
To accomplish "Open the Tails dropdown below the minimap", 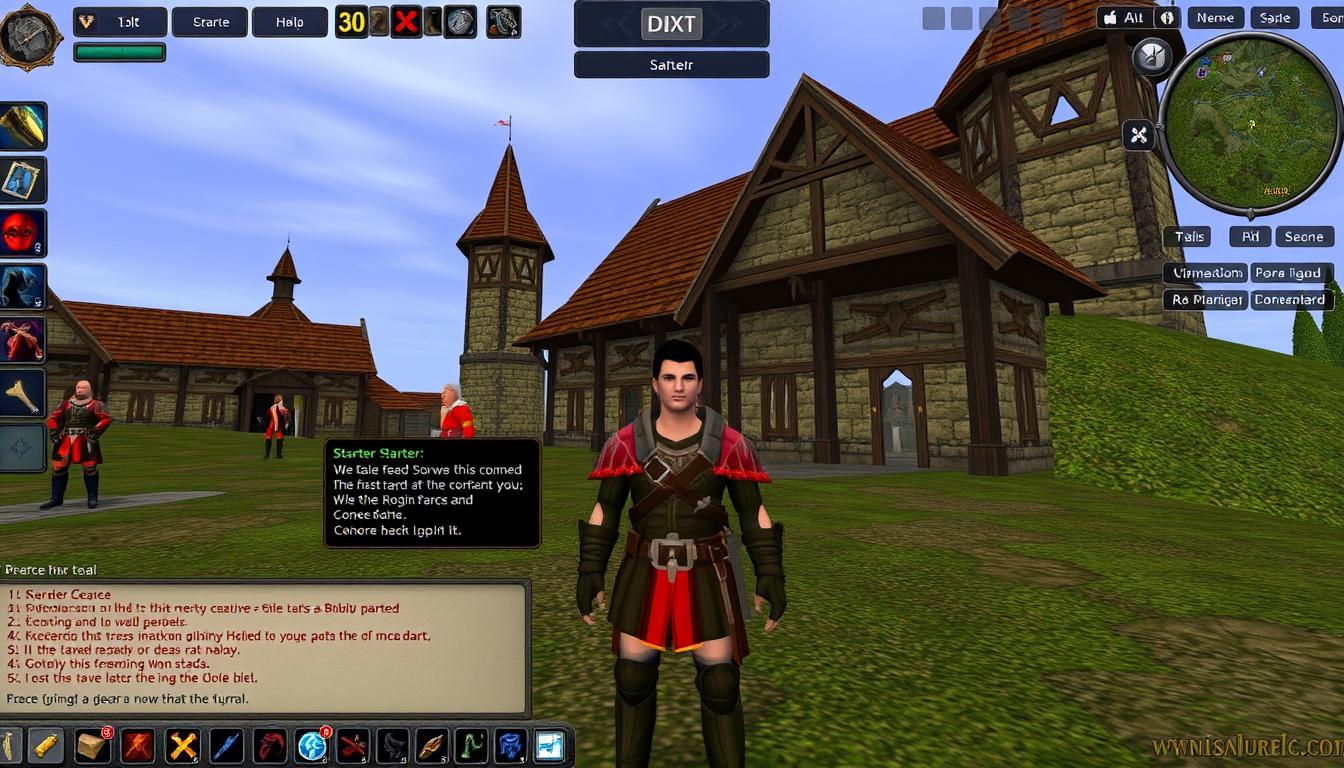I will point(1189,236).
